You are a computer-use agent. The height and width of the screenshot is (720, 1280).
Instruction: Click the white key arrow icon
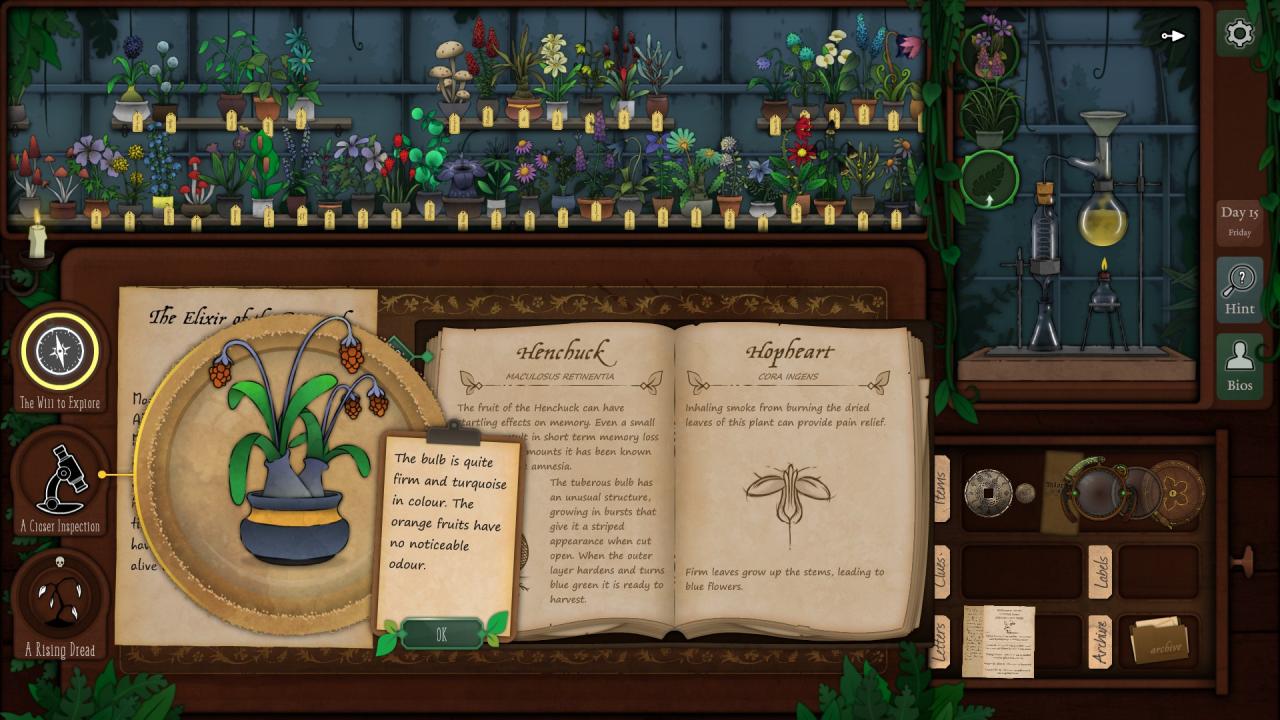click(x=1173, y=36)
